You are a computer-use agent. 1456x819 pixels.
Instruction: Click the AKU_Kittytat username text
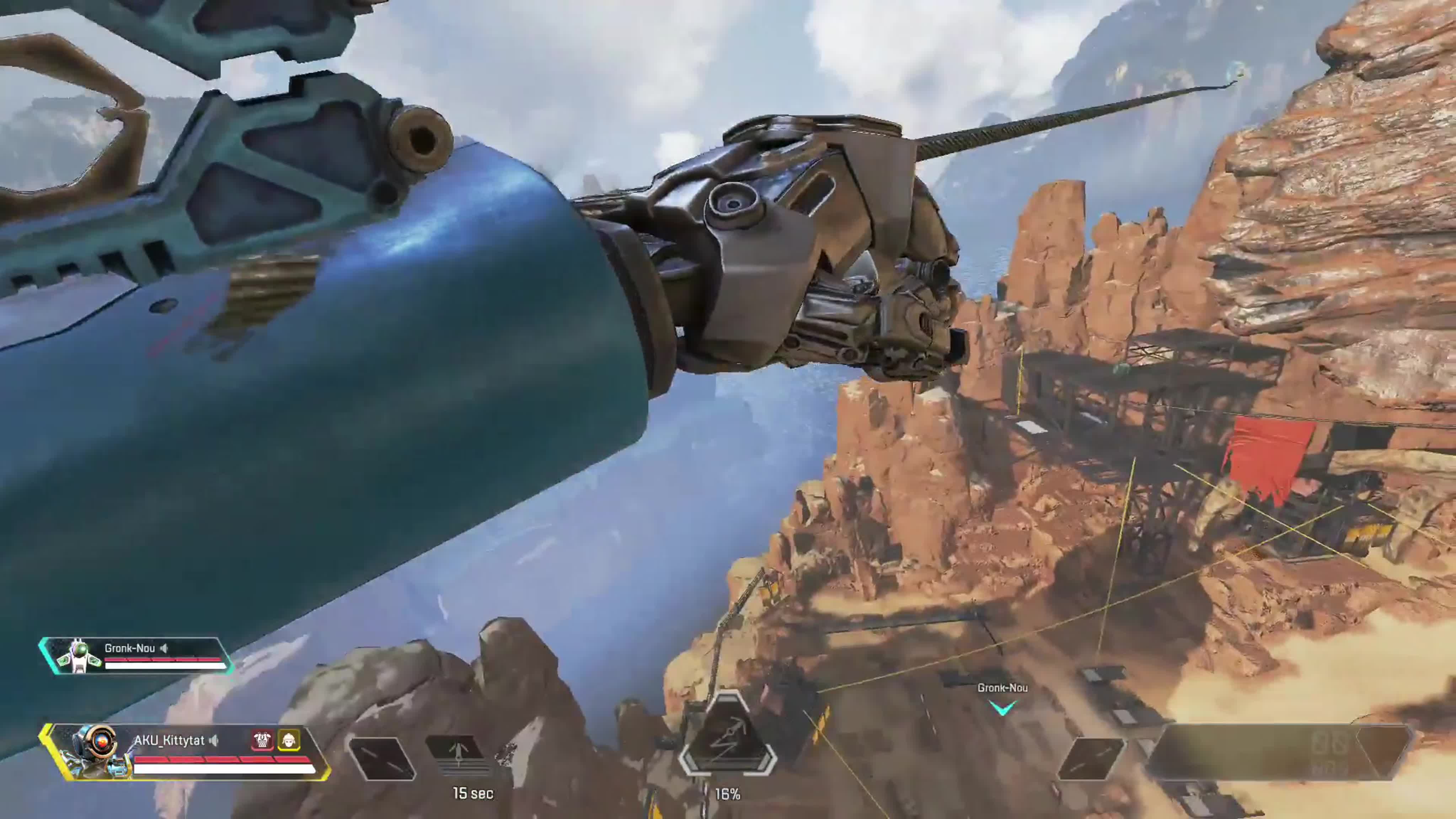pyautogui.click(x=170, y=741)
